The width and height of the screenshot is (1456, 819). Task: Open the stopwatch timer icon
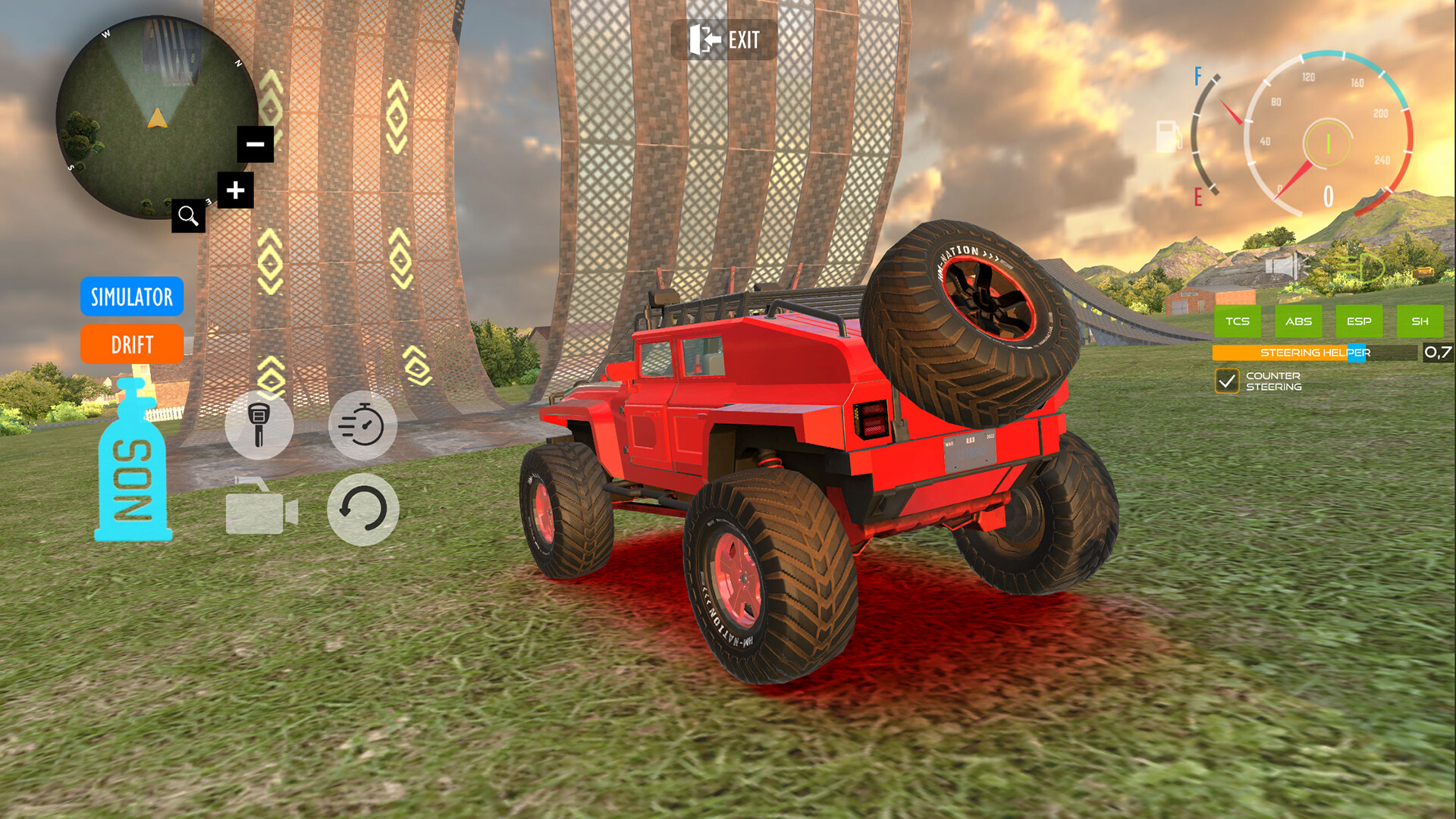(x=363, y=427)
